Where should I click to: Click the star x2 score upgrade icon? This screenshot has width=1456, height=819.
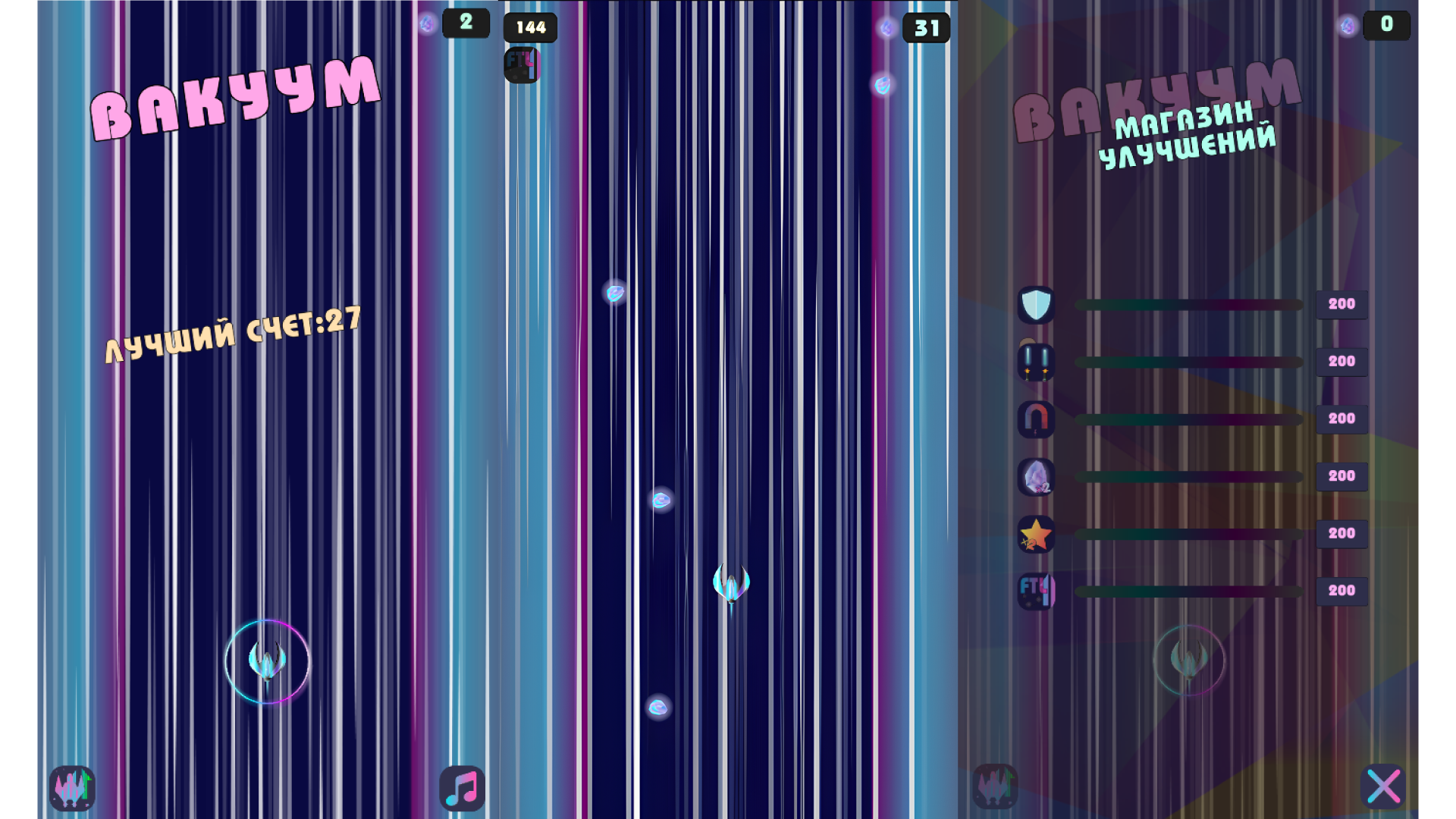[1037, 534]
